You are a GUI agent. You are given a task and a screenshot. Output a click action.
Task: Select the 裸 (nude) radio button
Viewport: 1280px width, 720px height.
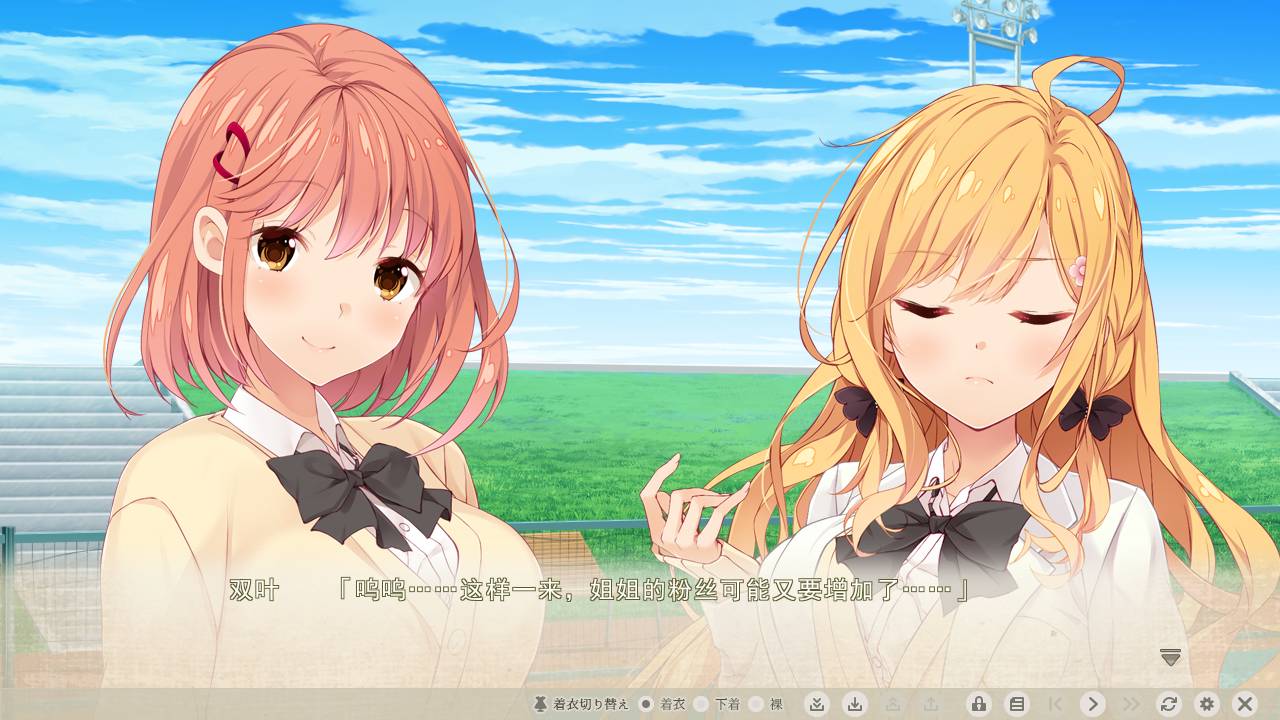[x=757, y=703]
